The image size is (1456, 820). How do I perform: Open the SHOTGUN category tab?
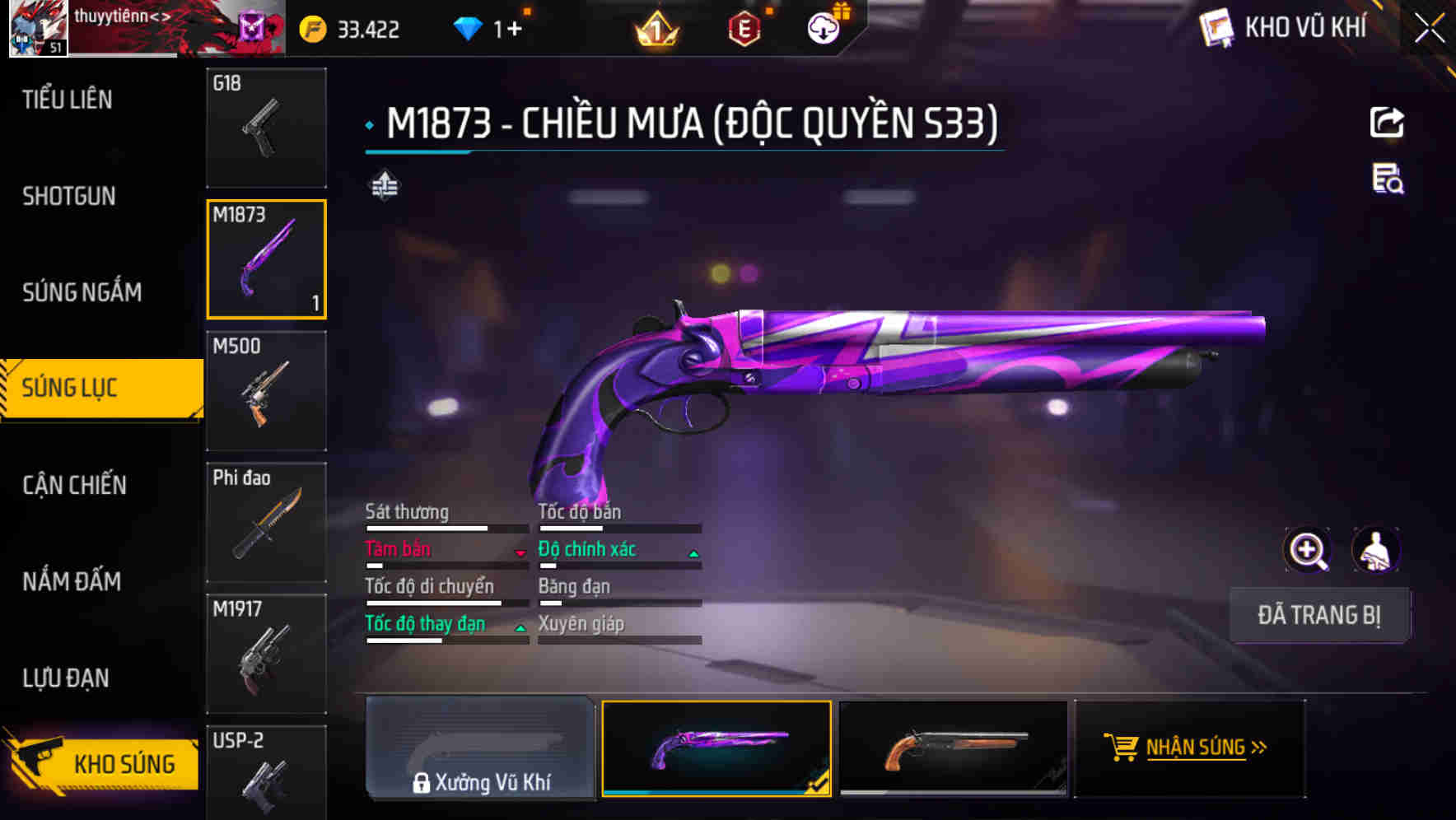pos(69,196)
